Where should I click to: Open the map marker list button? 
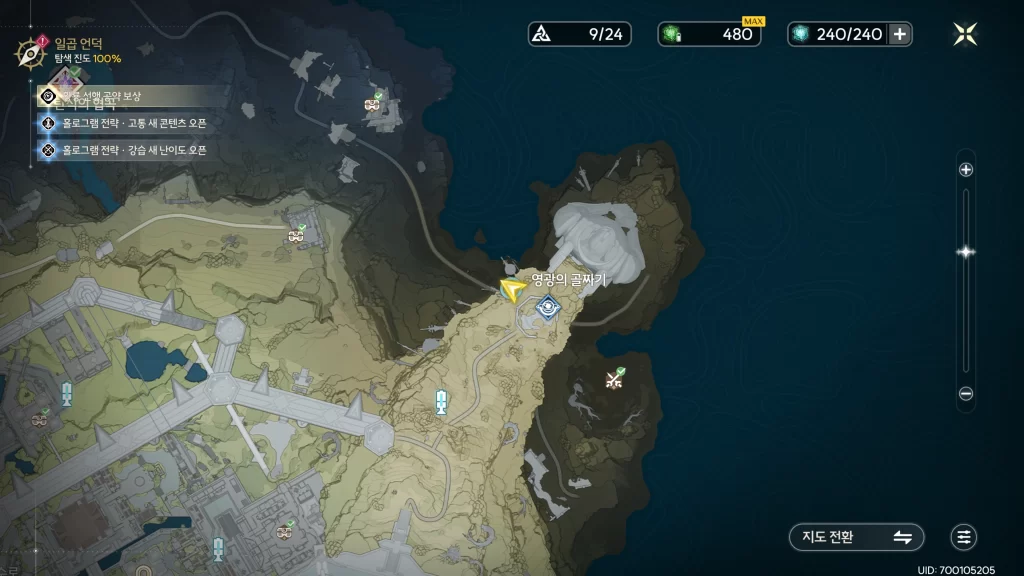pos(964,537)
